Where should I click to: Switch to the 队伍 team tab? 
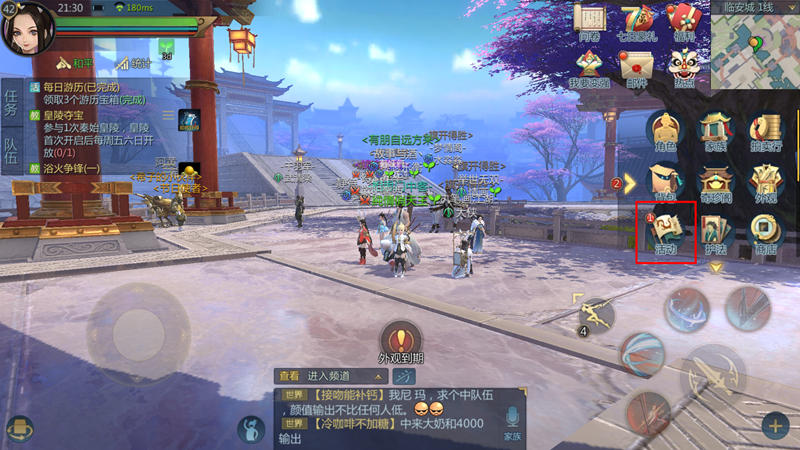12,151
